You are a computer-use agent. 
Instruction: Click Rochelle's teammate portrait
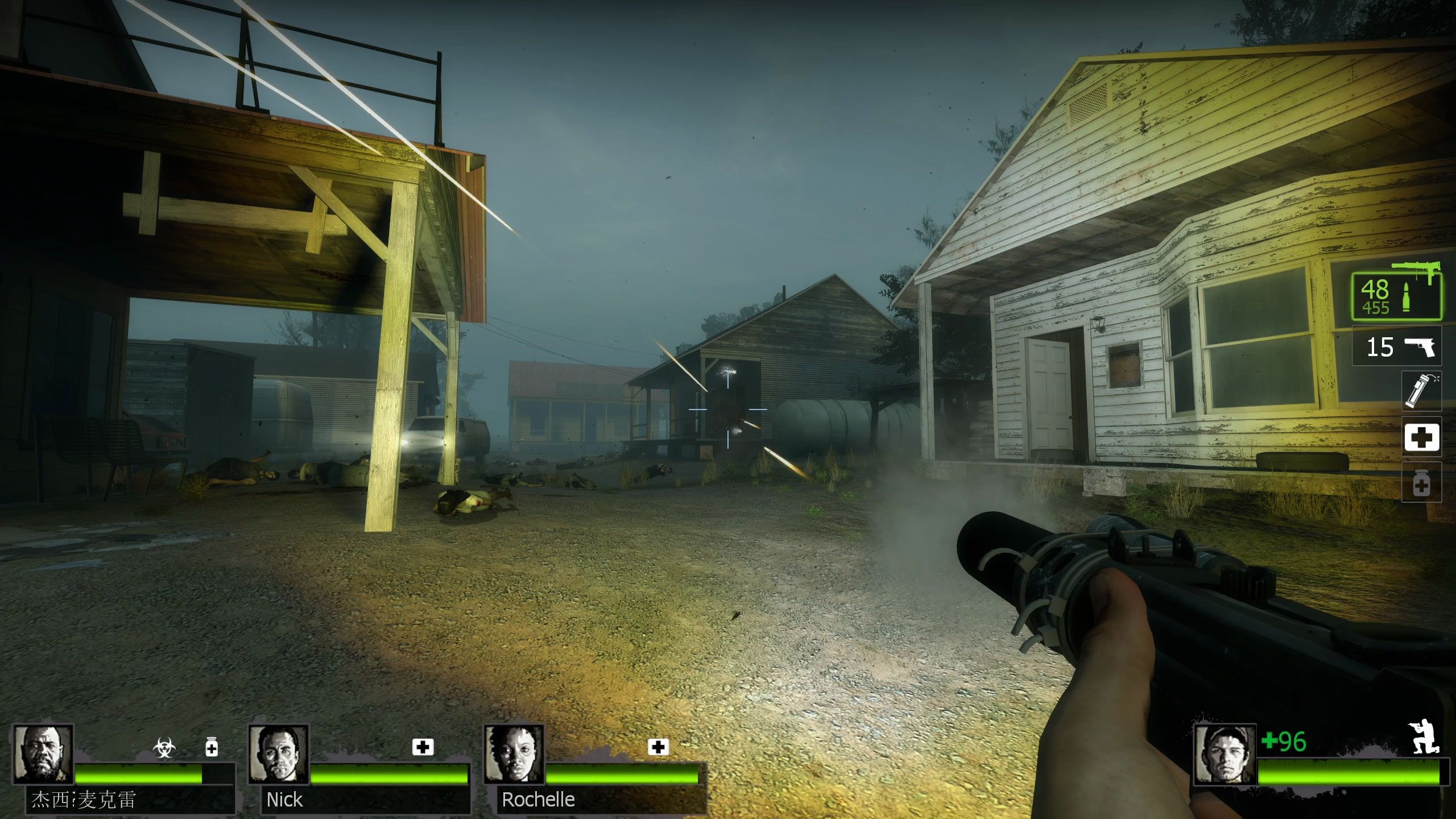pyautogui.click(x=514, y=754)
